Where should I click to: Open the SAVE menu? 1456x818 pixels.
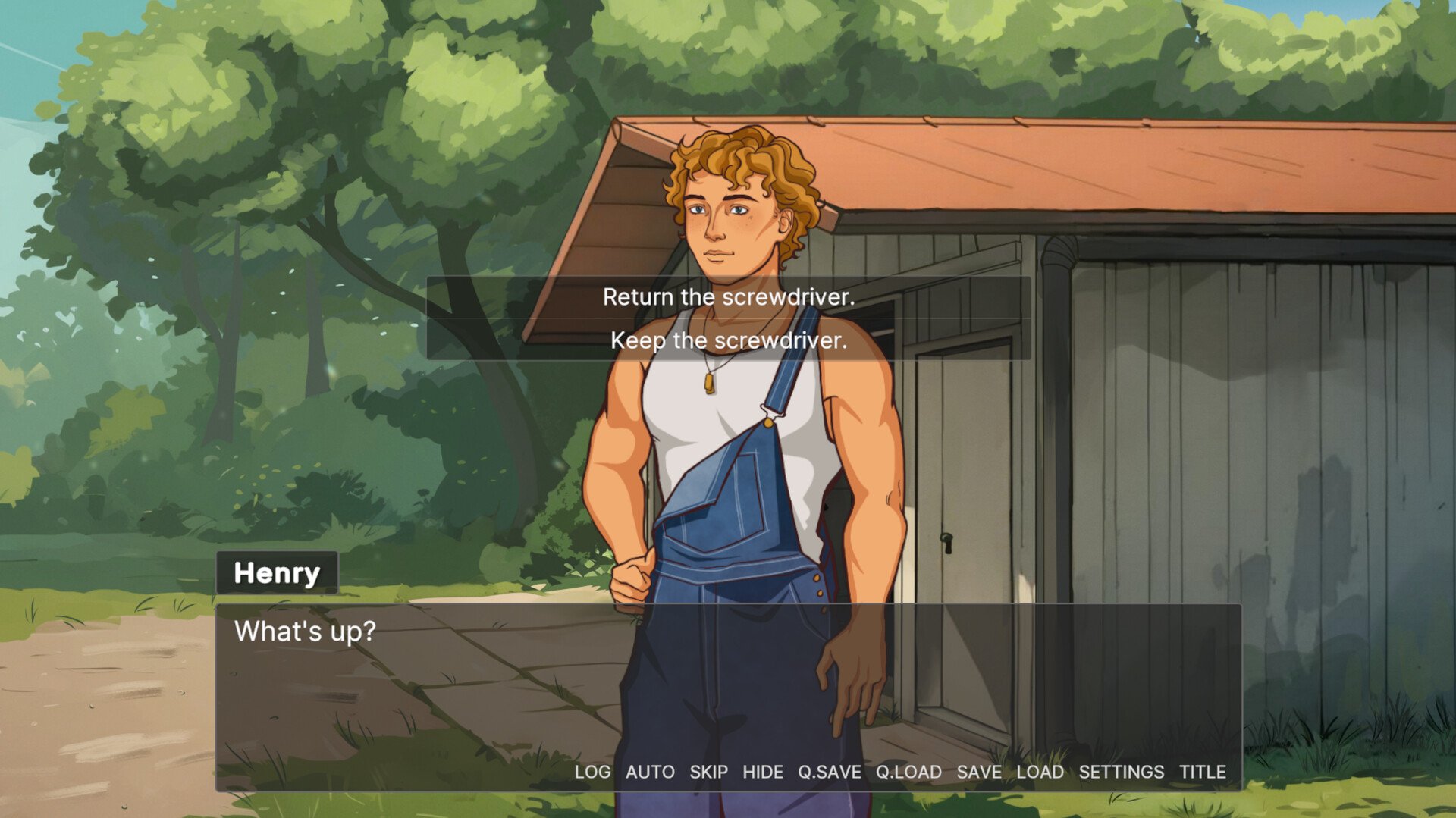pyautogui.click(x=978, y=772)
